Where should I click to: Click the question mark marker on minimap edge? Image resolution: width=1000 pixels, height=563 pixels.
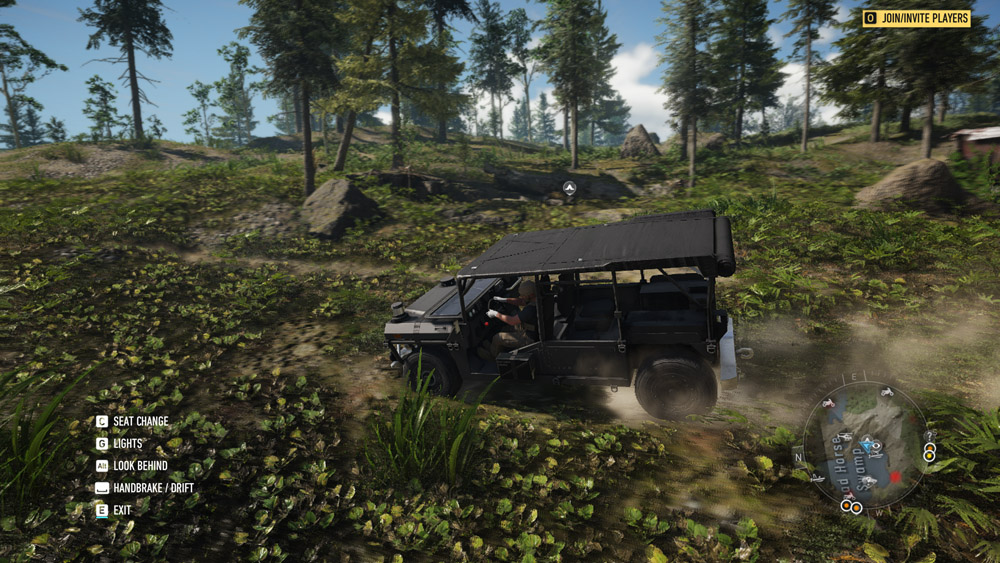[929, 436]
